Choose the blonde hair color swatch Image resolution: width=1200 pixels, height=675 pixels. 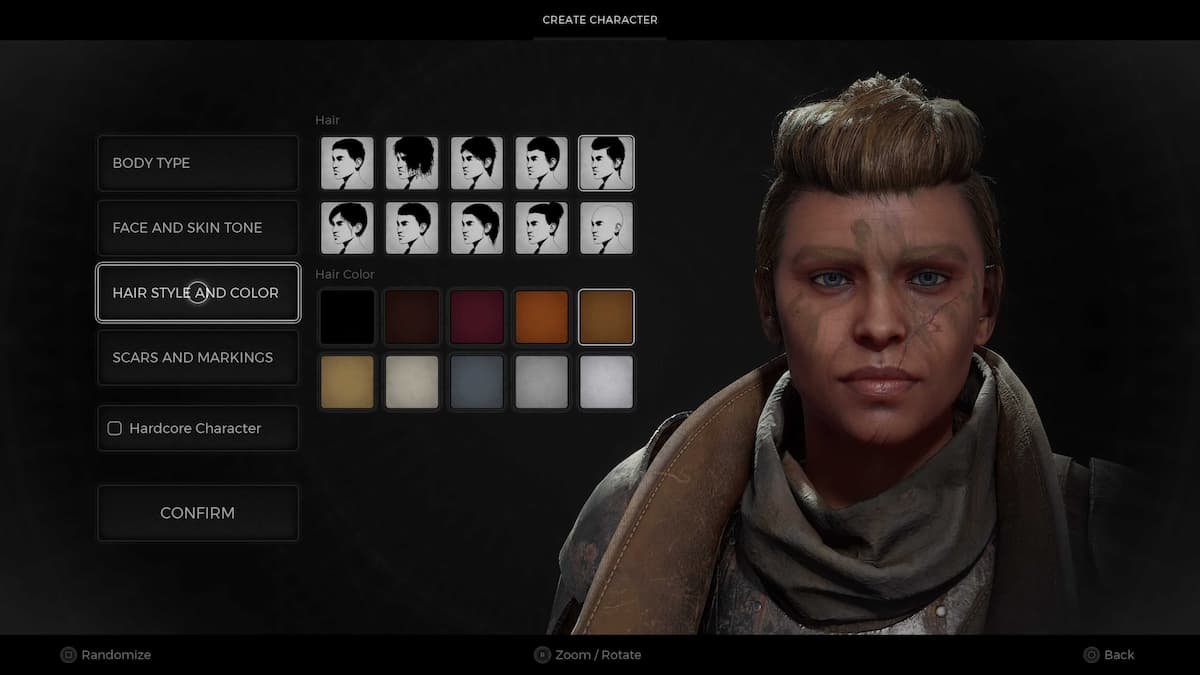pos(347,382)
